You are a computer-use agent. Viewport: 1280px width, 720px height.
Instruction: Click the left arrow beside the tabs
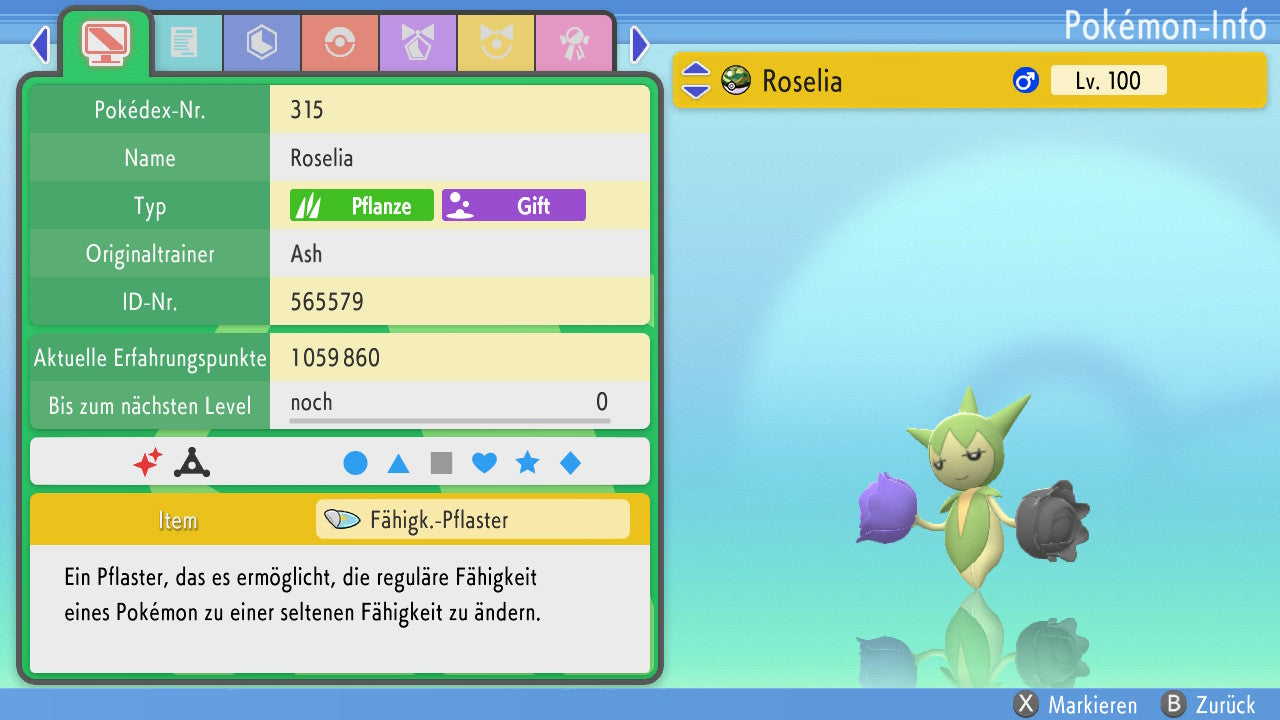(40, 44)
